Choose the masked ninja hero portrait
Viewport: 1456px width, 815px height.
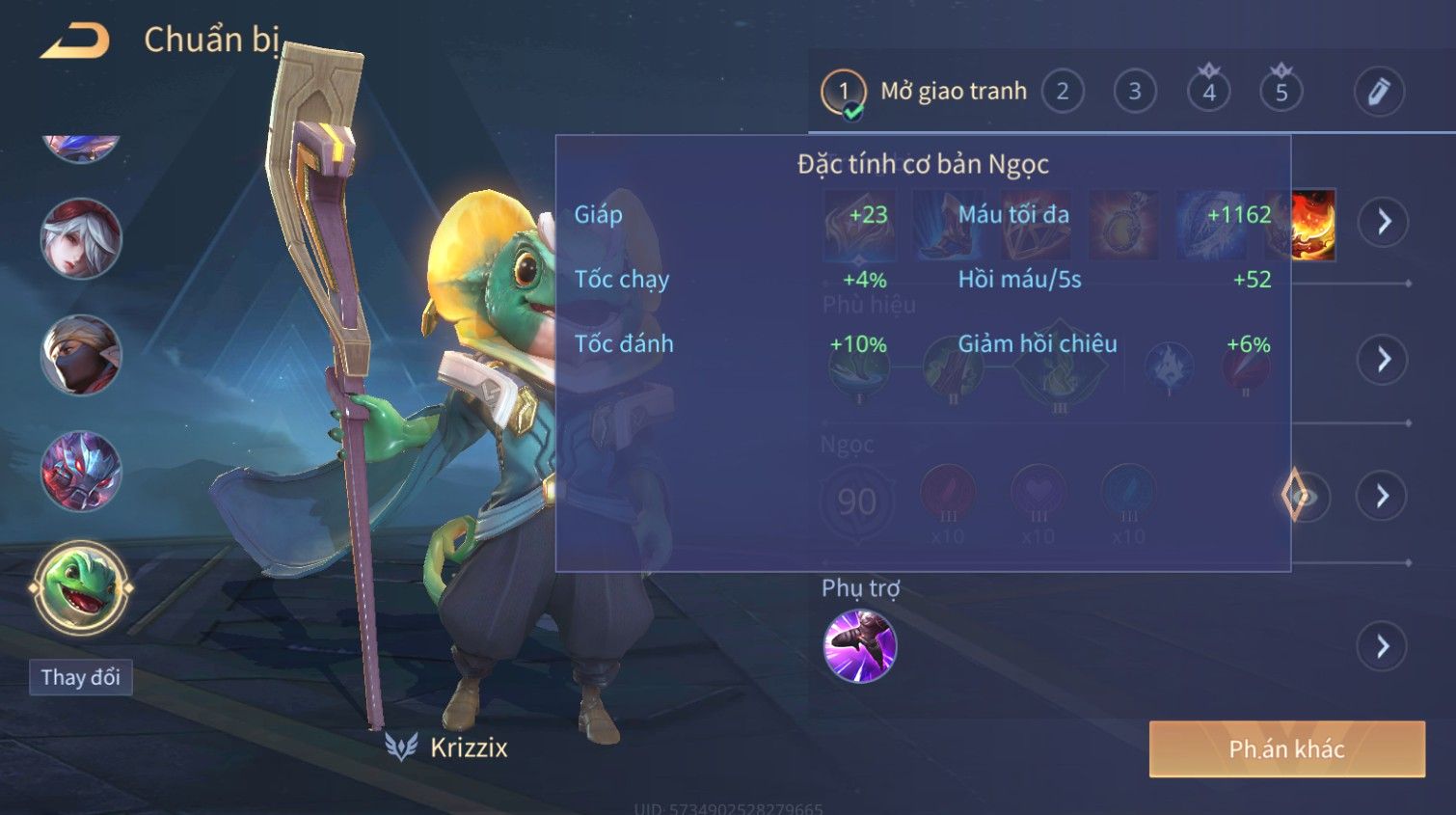pos(81,355)
